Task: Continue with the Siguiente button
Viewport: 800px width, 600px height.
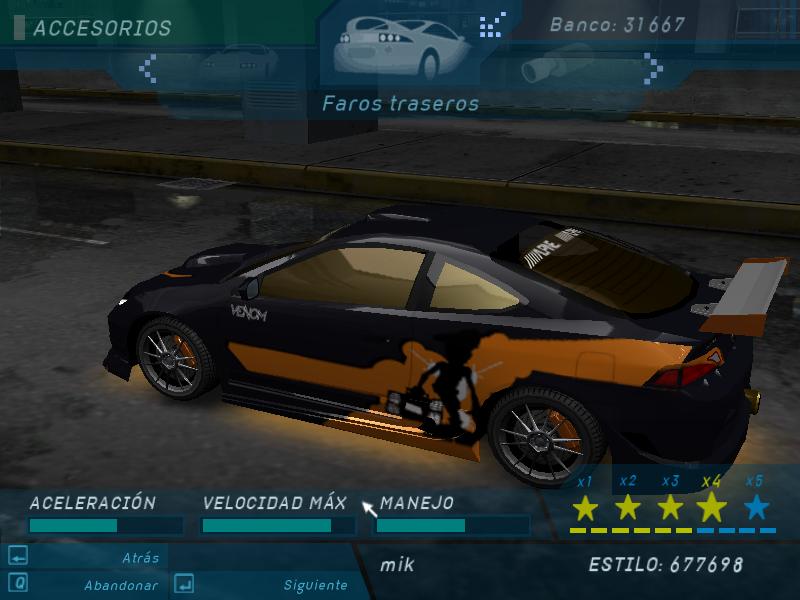Action: [315, 585]
